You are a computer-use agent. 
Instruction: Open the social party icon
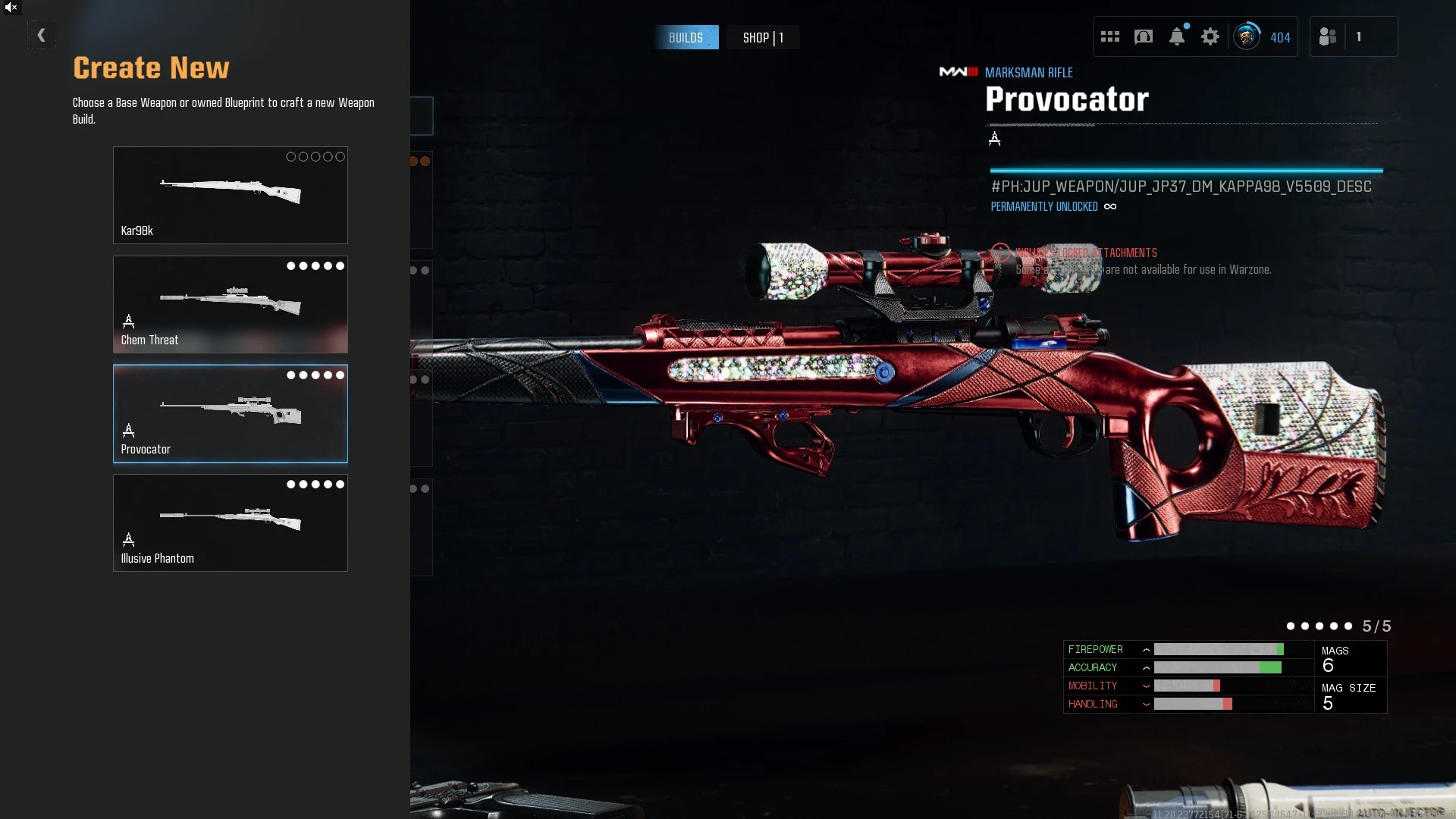pyautogui.click(x=1327, y=36)
